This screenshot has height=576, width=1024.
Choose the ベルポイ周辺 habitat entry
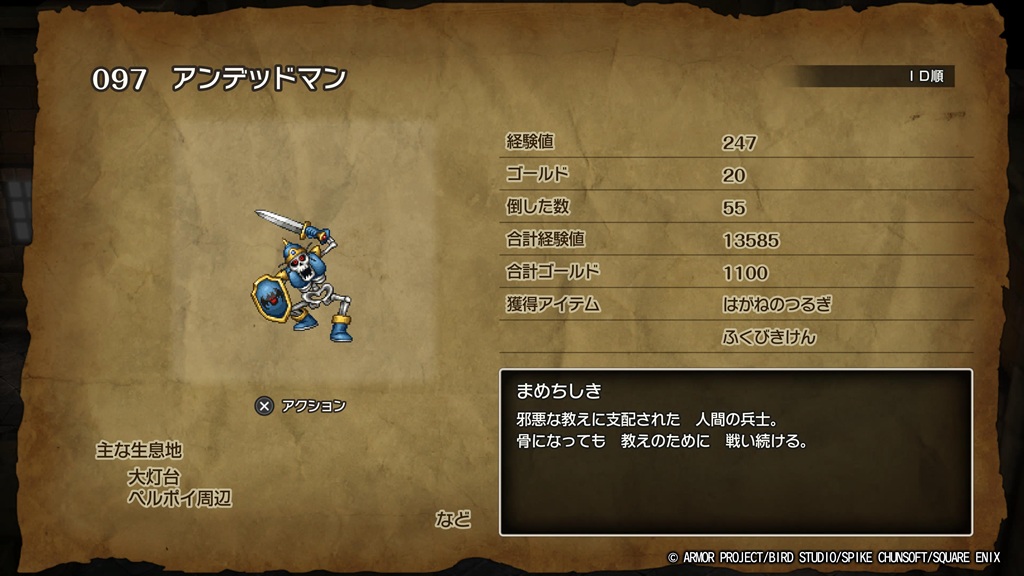pyautogui.click(x=179, y=498)
